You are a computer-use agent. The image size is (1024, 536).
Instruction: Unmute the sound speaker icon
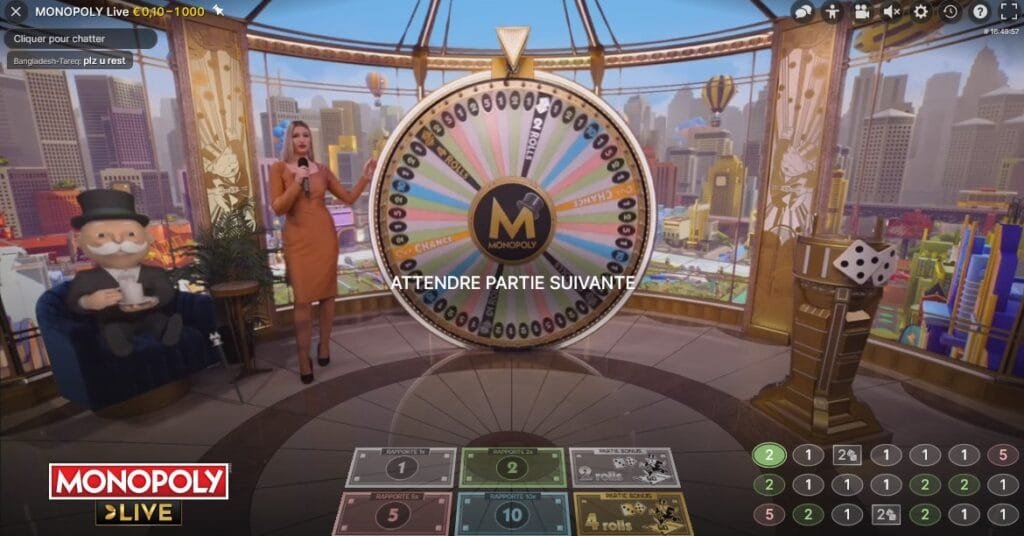coord(892,12)
